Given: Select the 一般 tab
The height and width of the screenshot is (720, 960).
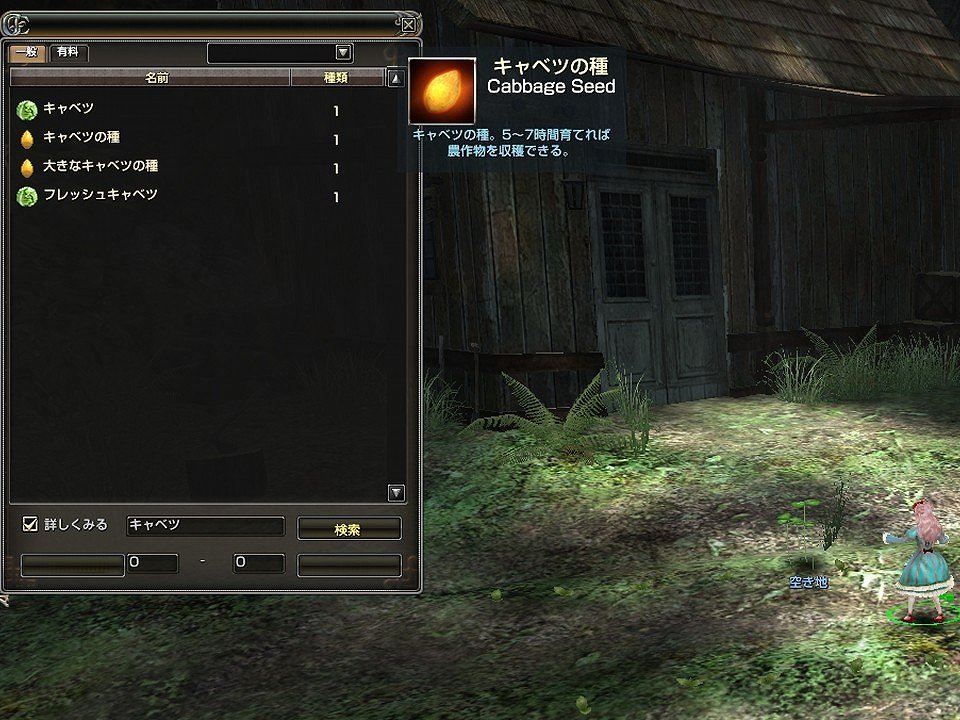Looking at the screenshot, I should click(x=26, y=53).
